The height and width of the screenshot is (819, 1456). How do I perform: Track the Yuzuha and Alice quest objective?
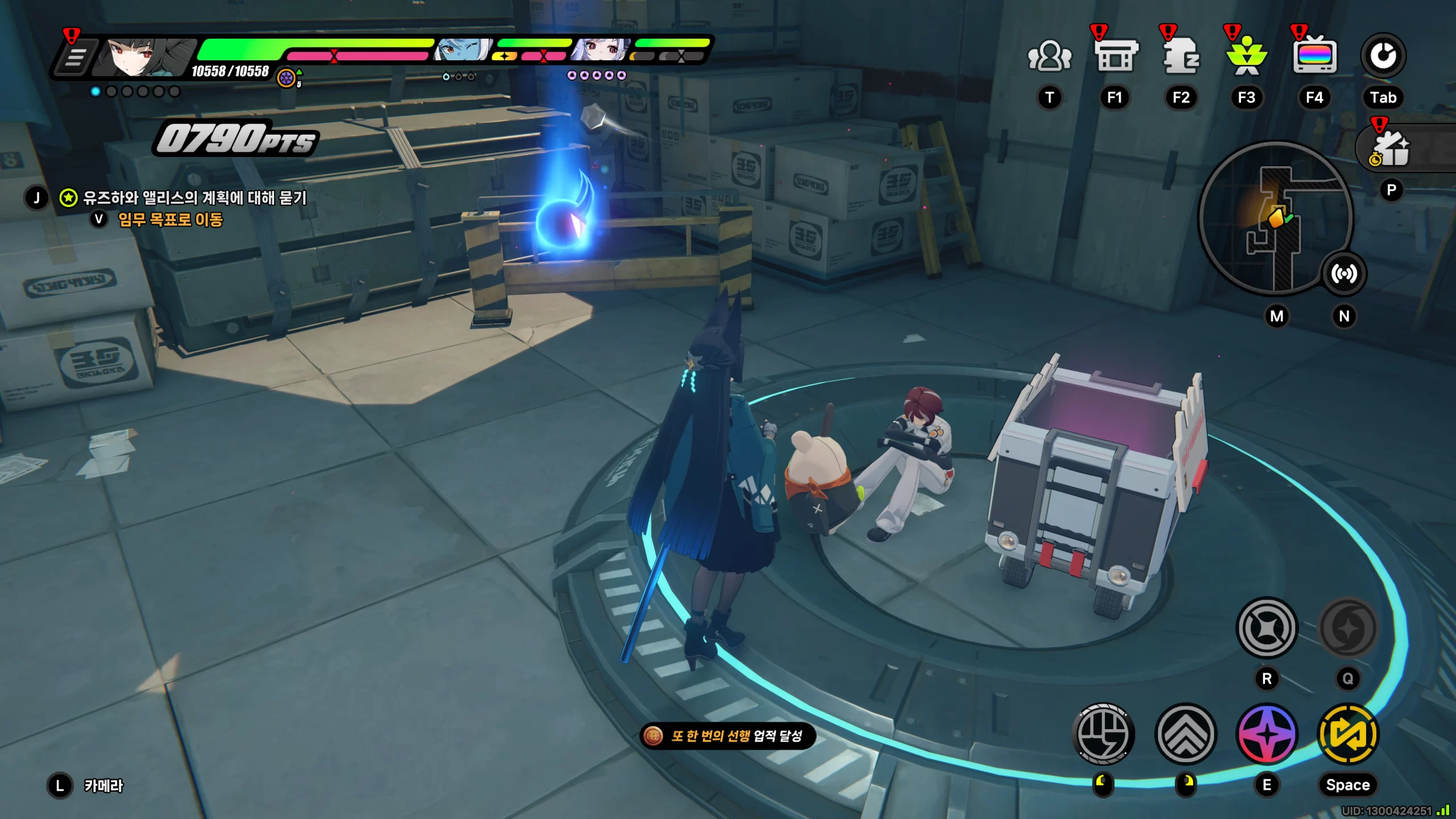tap(195, 198)
